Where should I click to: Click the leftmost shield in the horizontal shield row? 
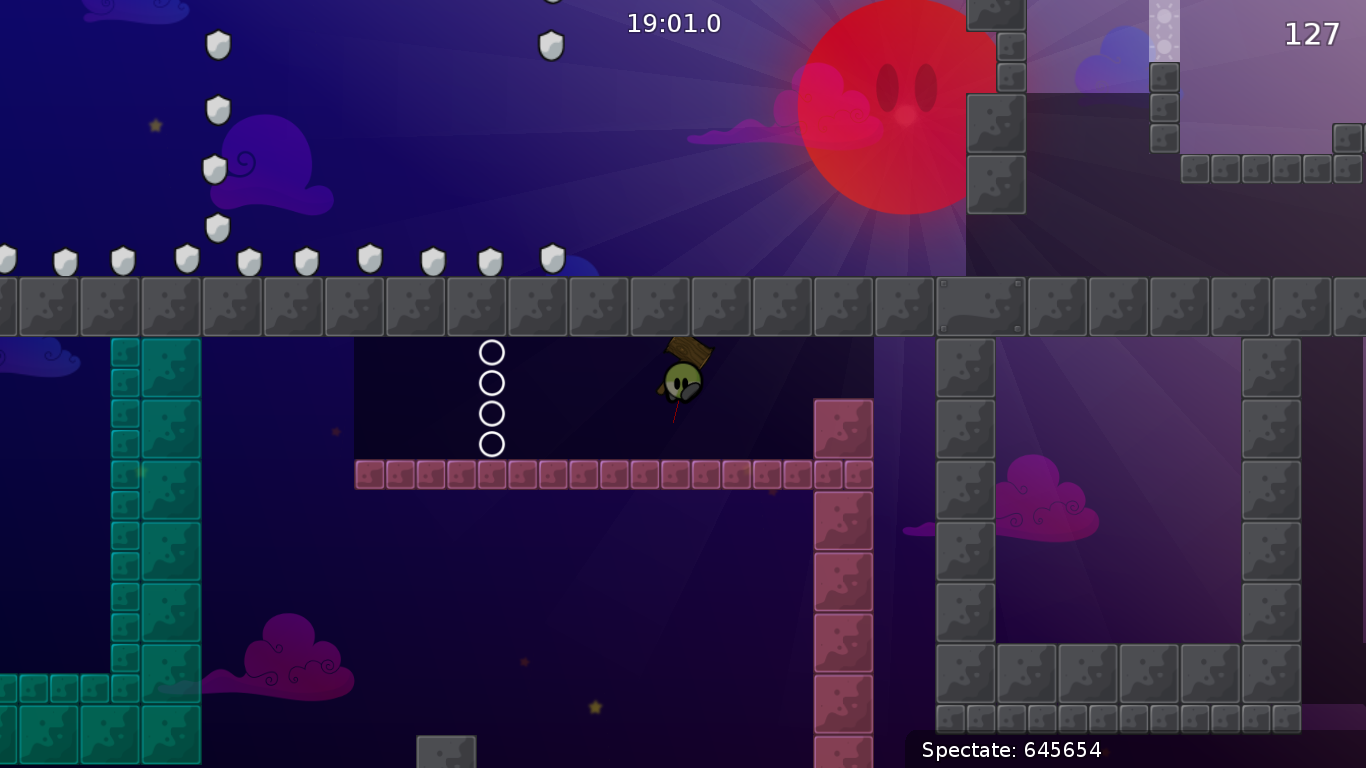point(7,260)
